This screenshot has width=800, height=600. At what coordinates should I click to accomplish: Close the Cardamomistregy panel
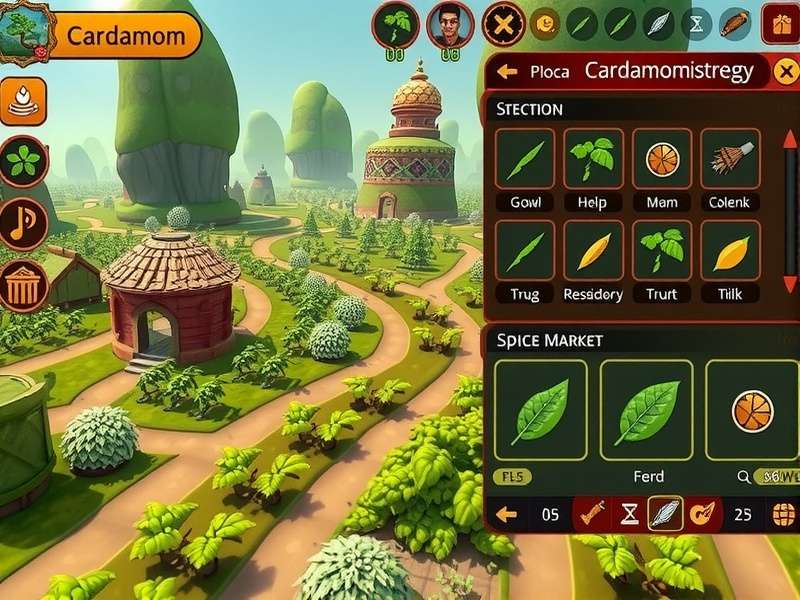786,71
